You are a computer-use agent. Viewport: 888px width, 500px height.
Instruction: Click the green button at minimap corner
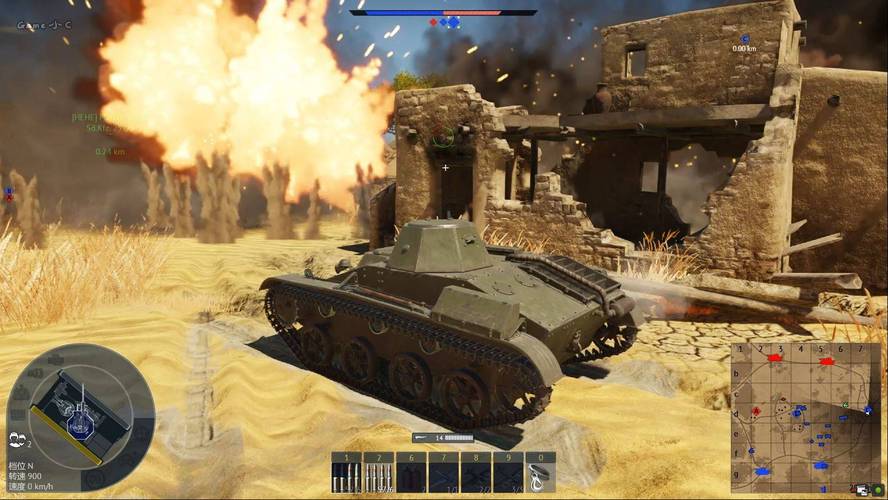tap(877, 489)
